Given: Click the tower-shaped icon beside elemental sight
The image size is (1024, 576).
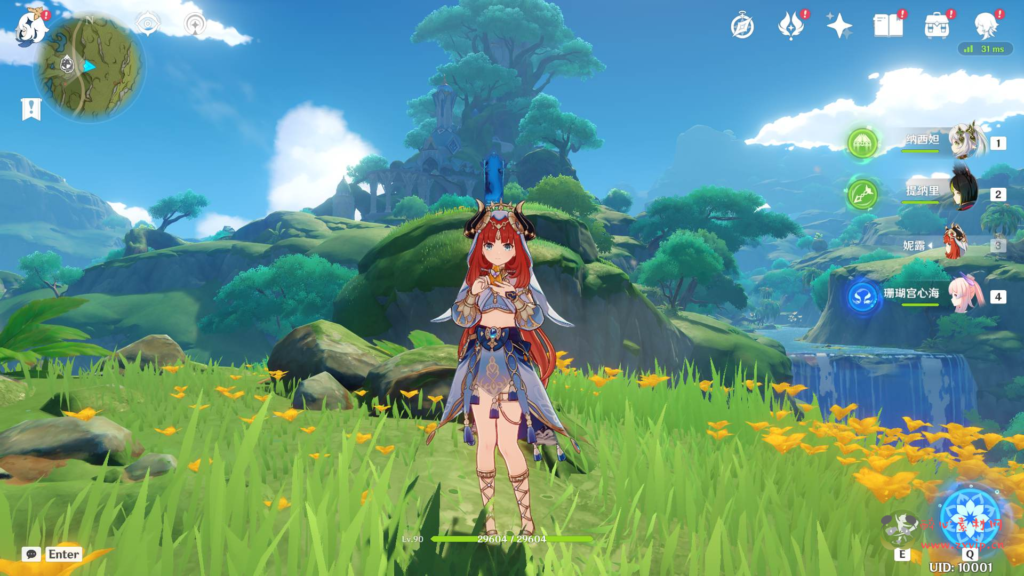Looking at the screenshot, I should 196,24.
